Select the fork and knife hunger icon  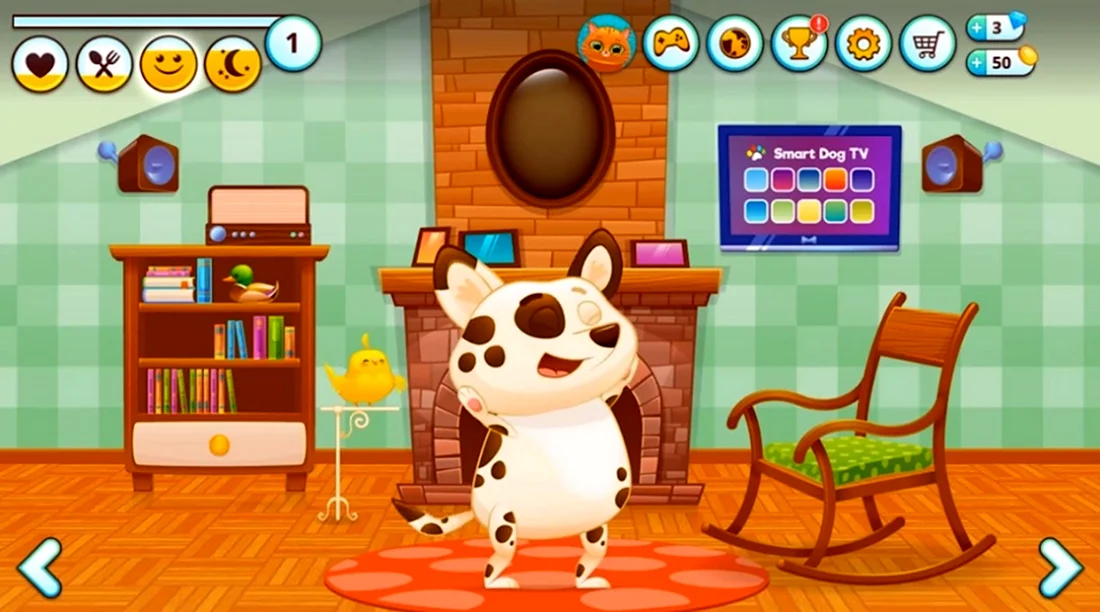click(104, 65)
